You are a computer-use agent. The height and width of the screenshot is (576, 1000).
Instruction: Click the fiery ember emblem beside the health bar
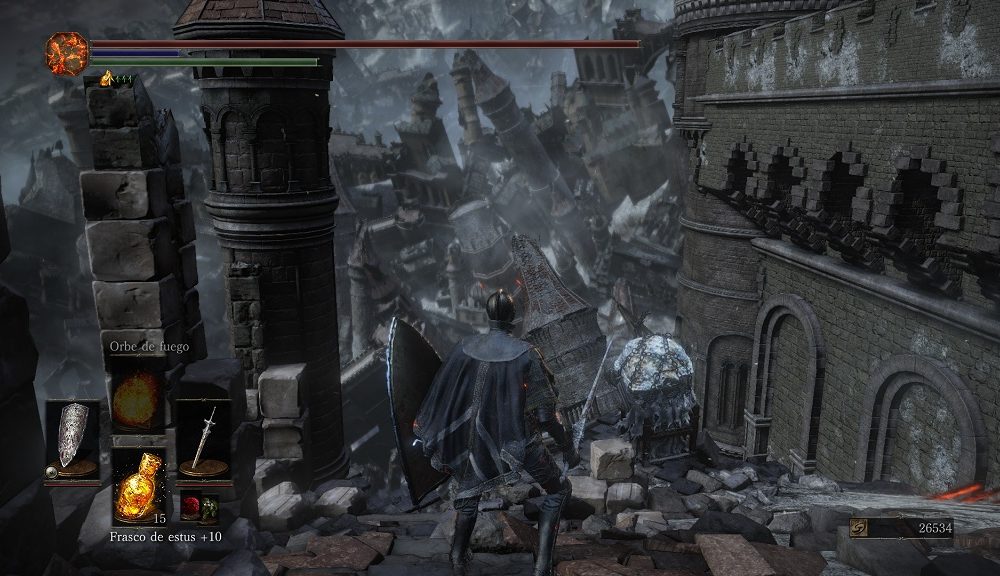pos(67,52)
